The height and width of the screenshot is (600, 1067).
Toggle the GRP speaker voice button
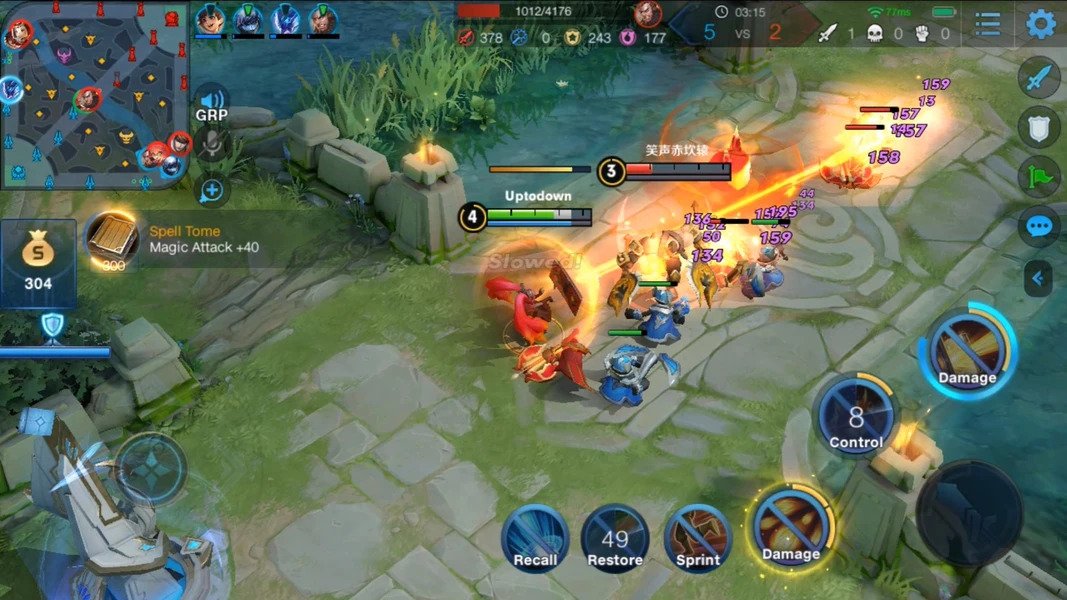click(x=212, y=101)
